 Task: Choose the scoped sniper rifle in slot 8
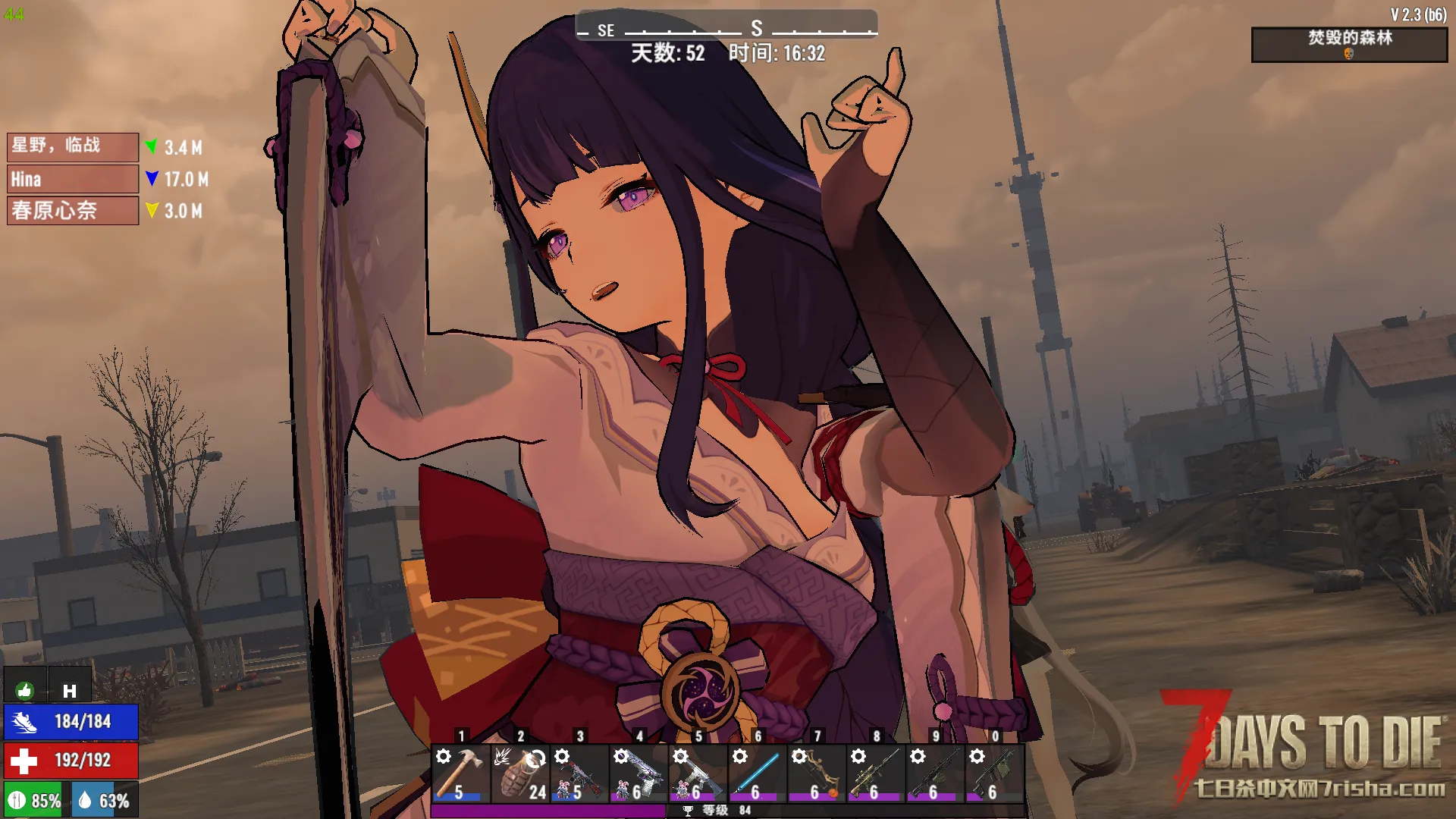[874, 773]
